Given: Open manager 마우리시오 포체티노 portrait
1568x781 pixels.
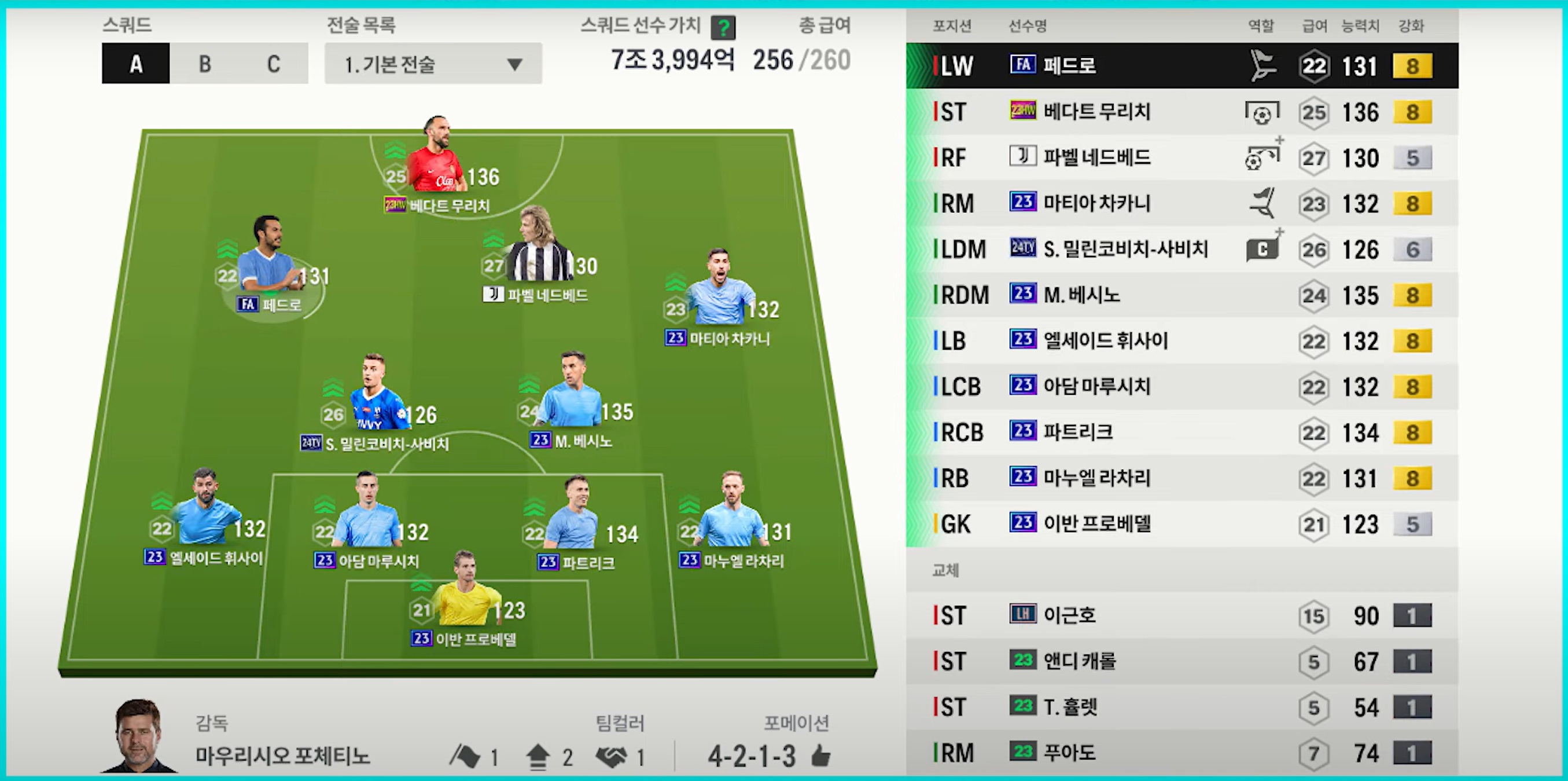Looking at the screenshot, I should tap(138, 737).
